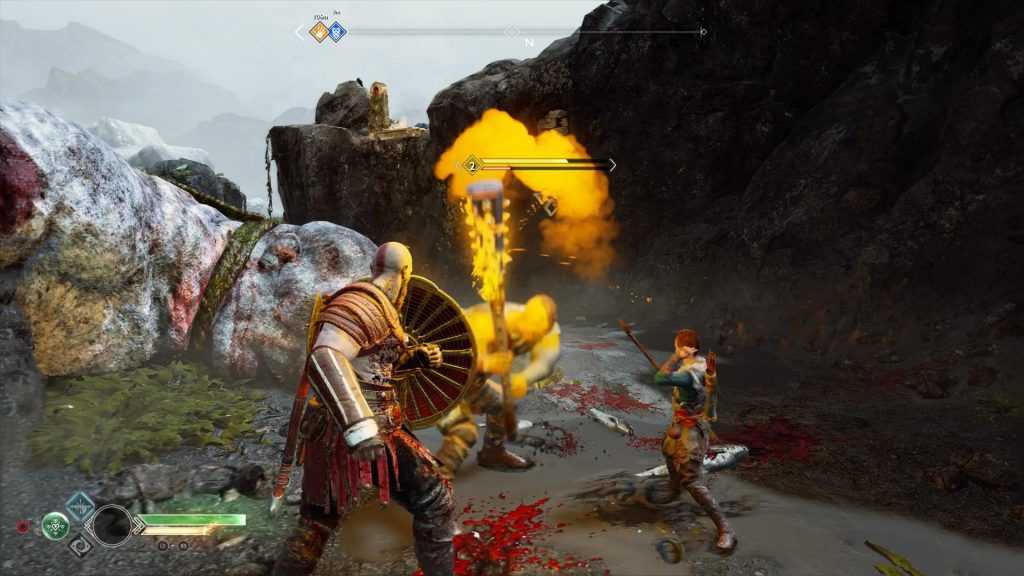Click the compass bar's North indicator

[529, 43]
